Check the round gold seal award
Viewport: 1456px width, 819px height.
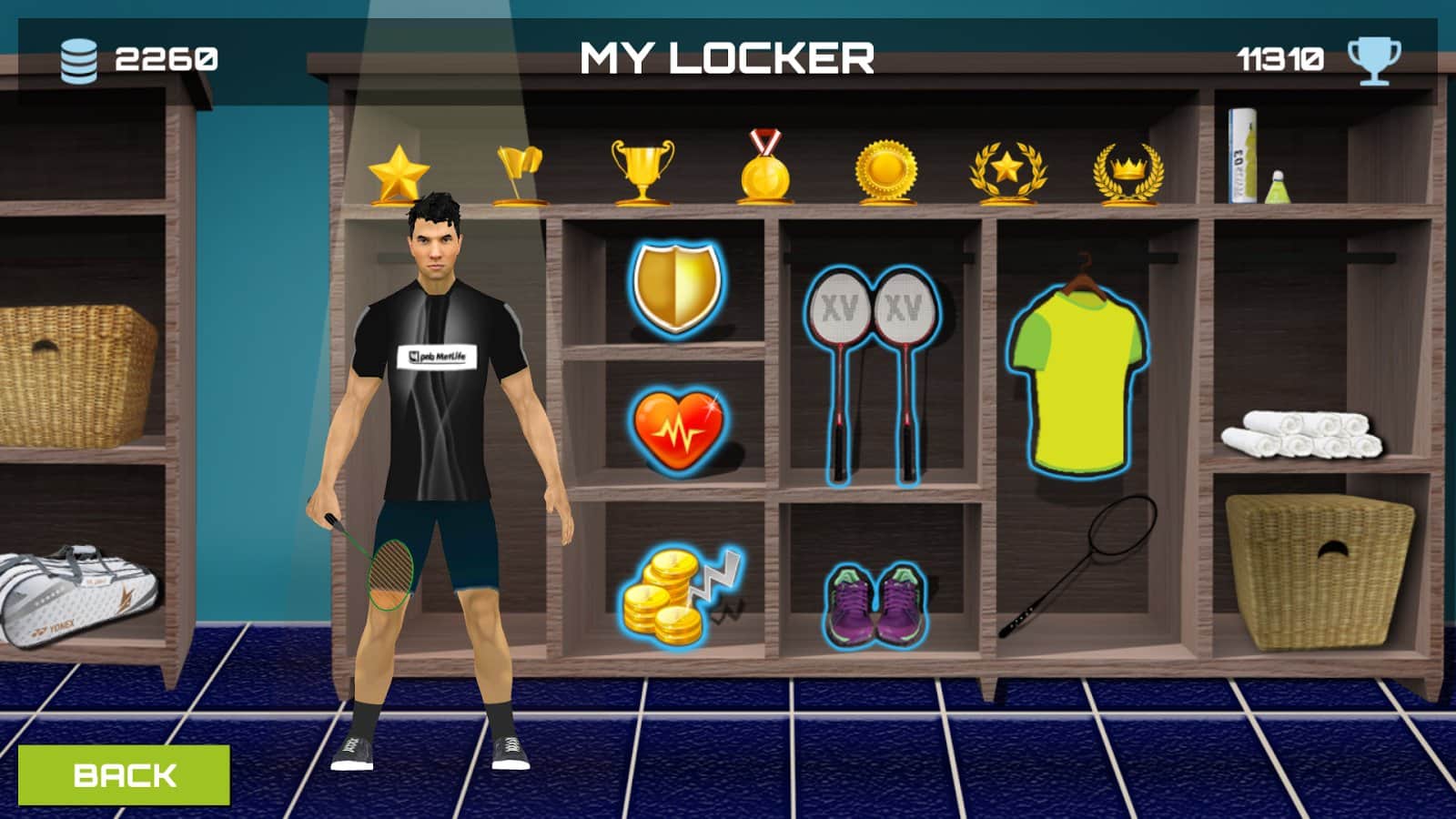click(885, 172)
